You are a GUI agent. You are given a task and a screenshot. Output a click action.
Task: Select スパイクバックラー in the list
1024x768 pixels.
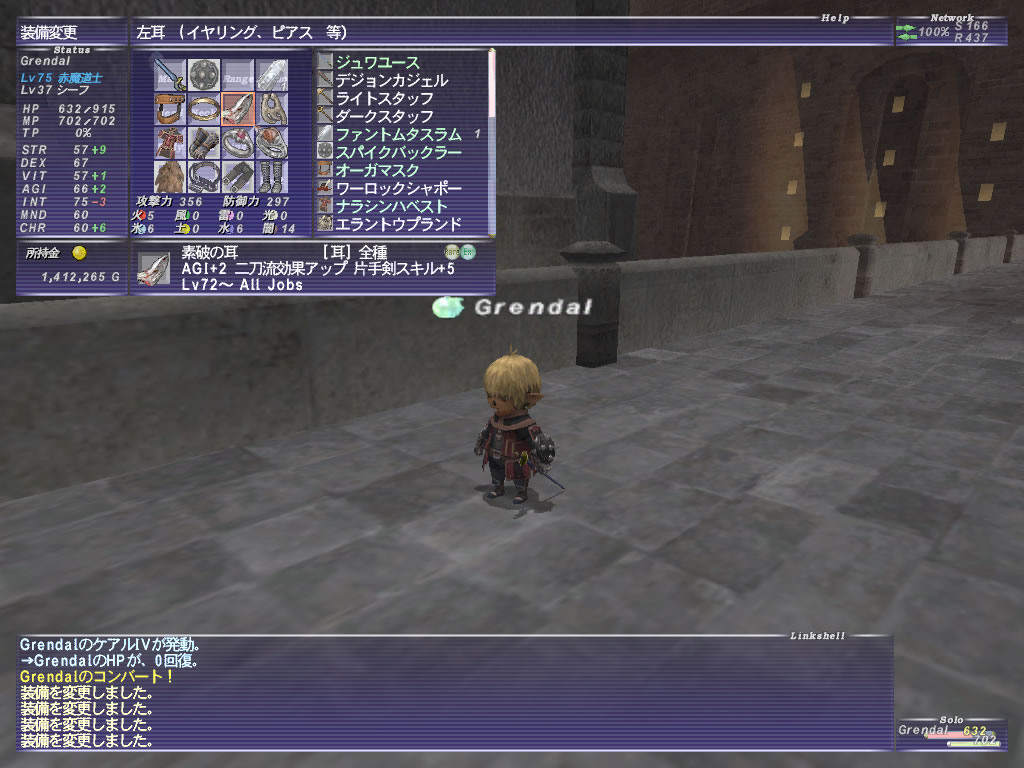point(398,152)
